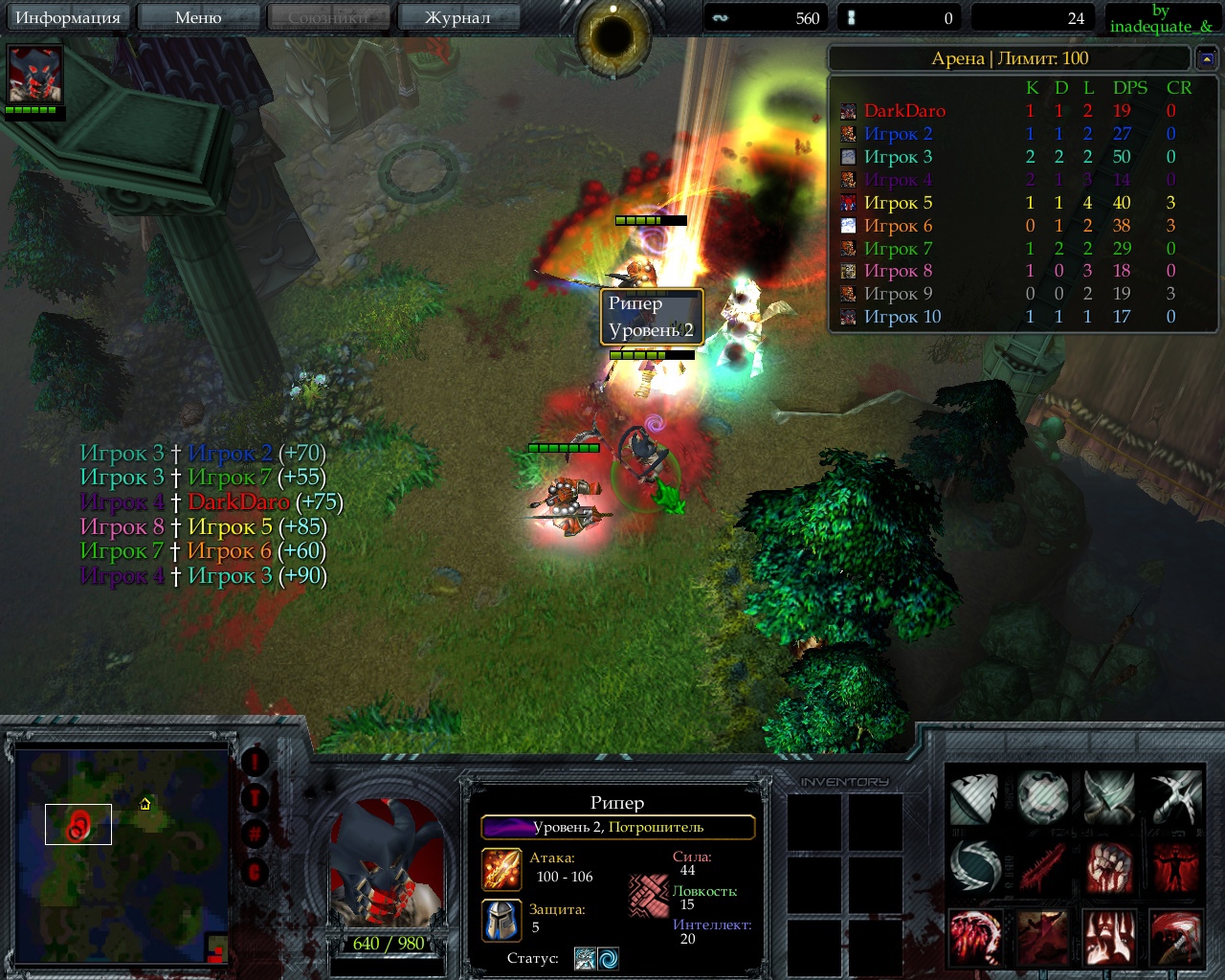Toggle the minimap terrain 'T' button
The height and width of the screenshot is (980, 1225).
pyautogui.click(x=255, y=797)
